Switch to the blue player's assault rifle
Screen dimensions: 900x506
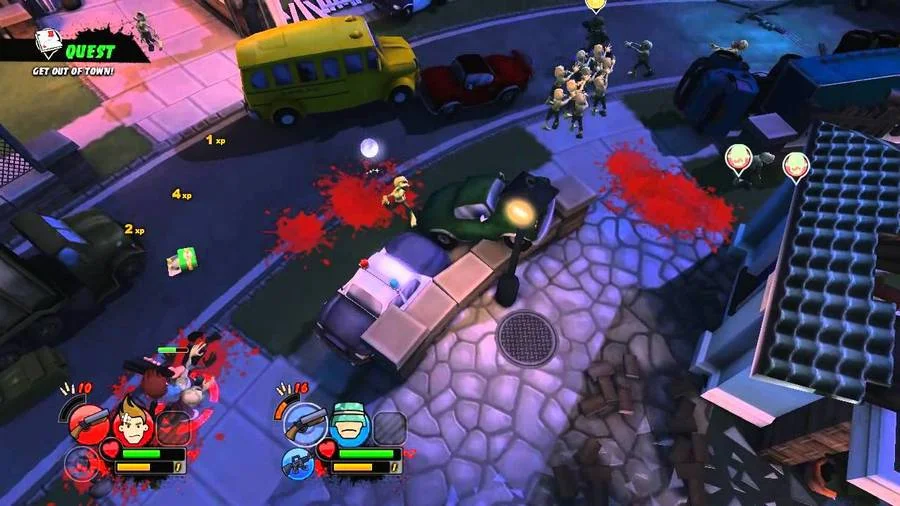point(298,462)
